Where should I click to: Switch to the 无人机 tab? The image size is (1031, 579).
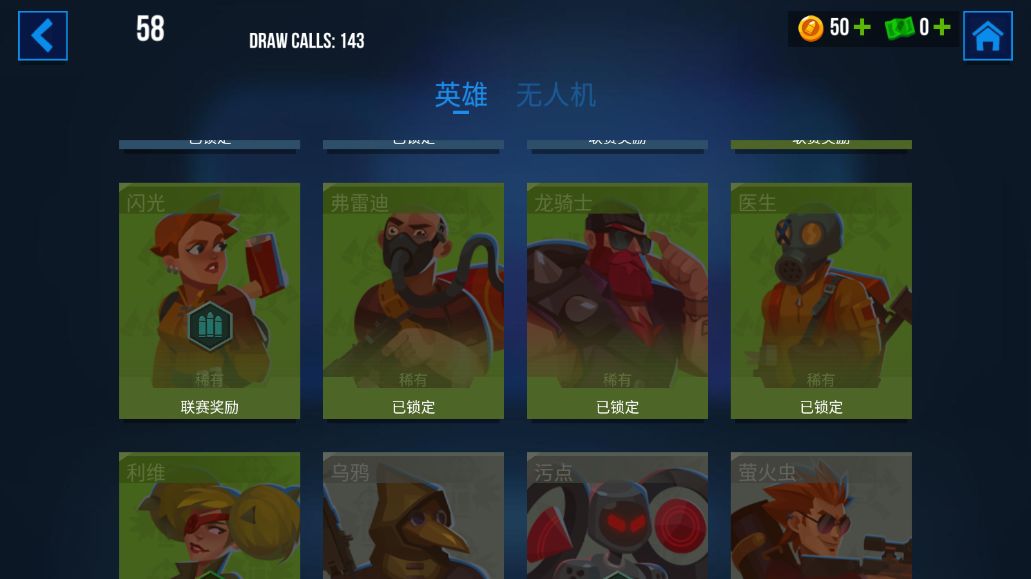555,95
